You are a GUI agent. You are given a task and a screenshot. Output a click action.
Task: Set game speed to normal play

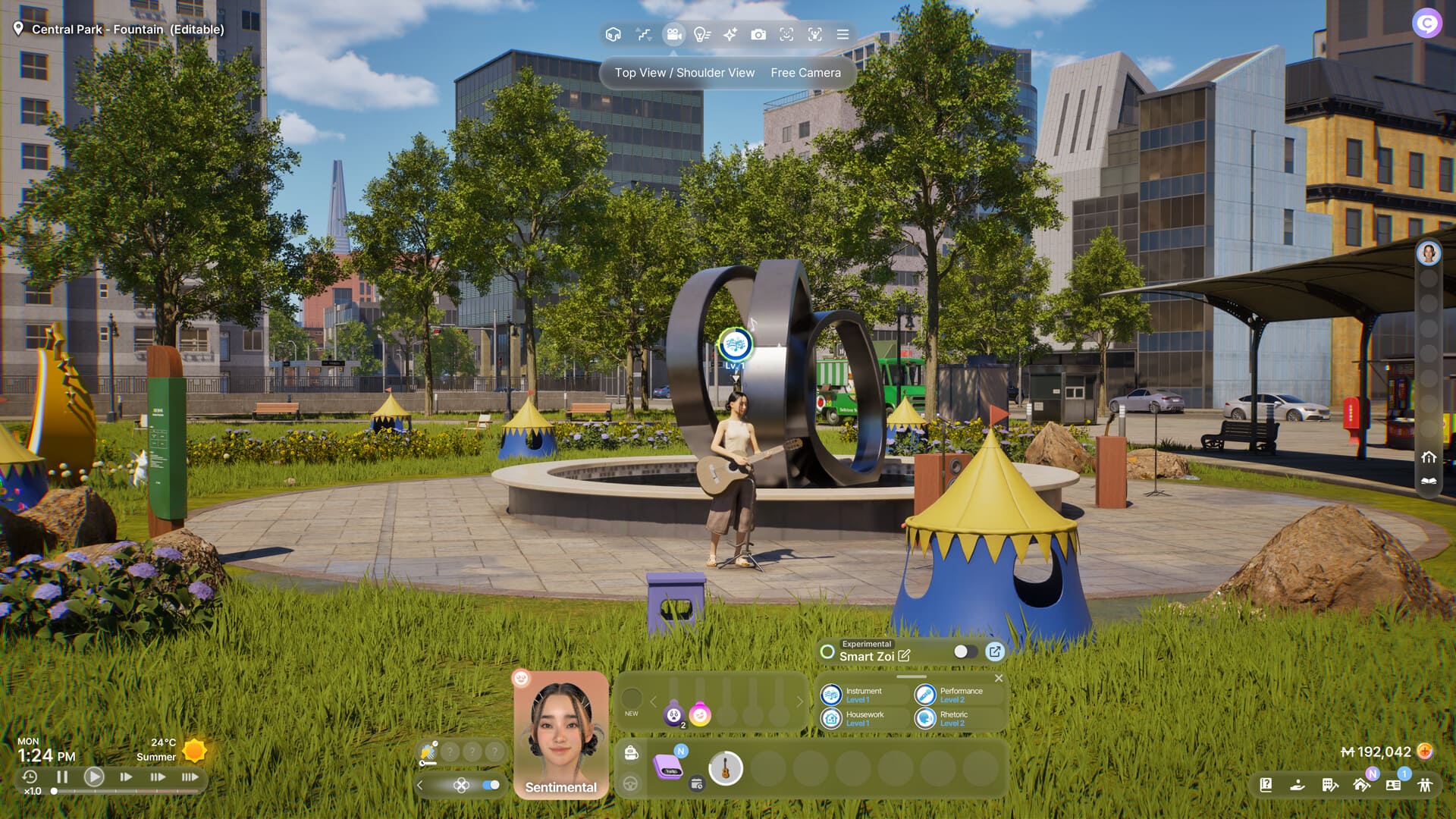(94, 777)
